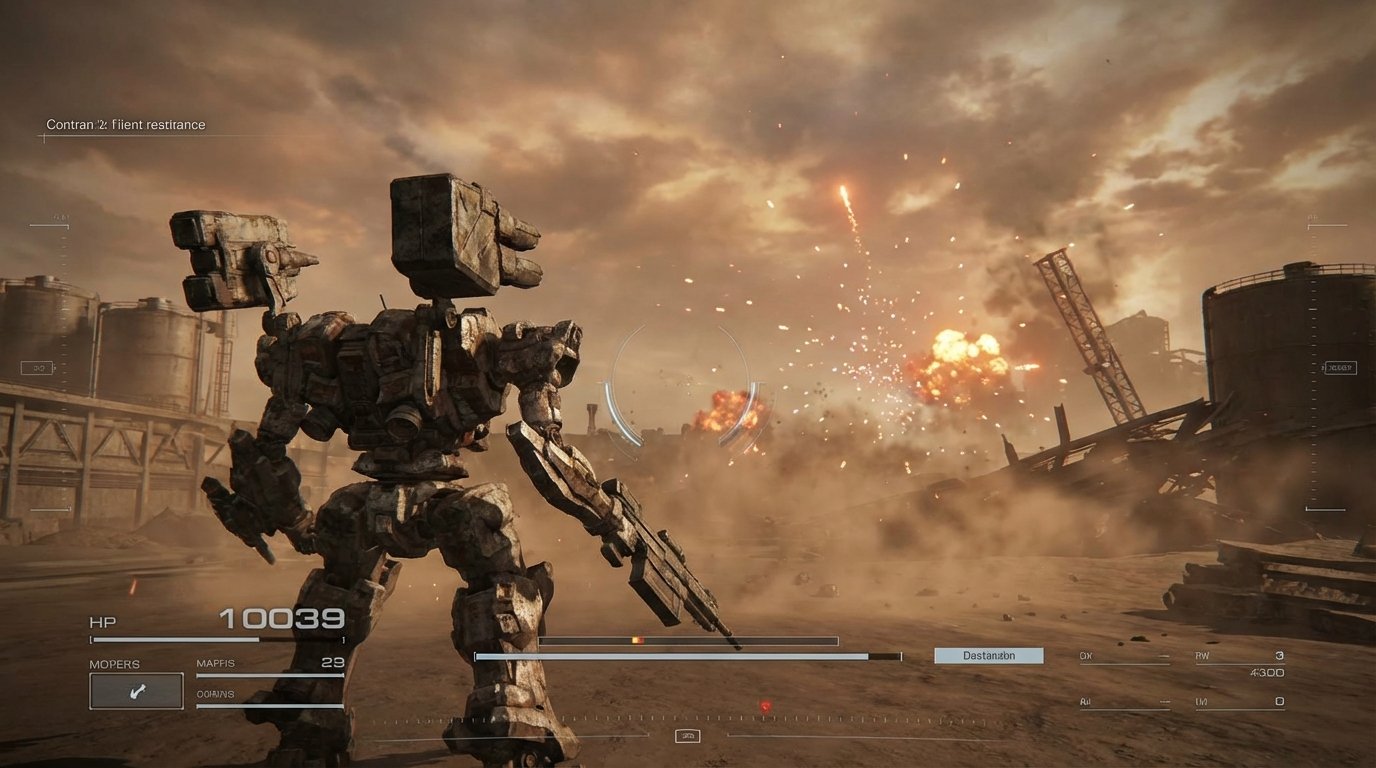Image resolution: width=1376 pixels, height=768 pixels.
Task: Select the MOPERS checkmark icon
Action: (136, 690)
